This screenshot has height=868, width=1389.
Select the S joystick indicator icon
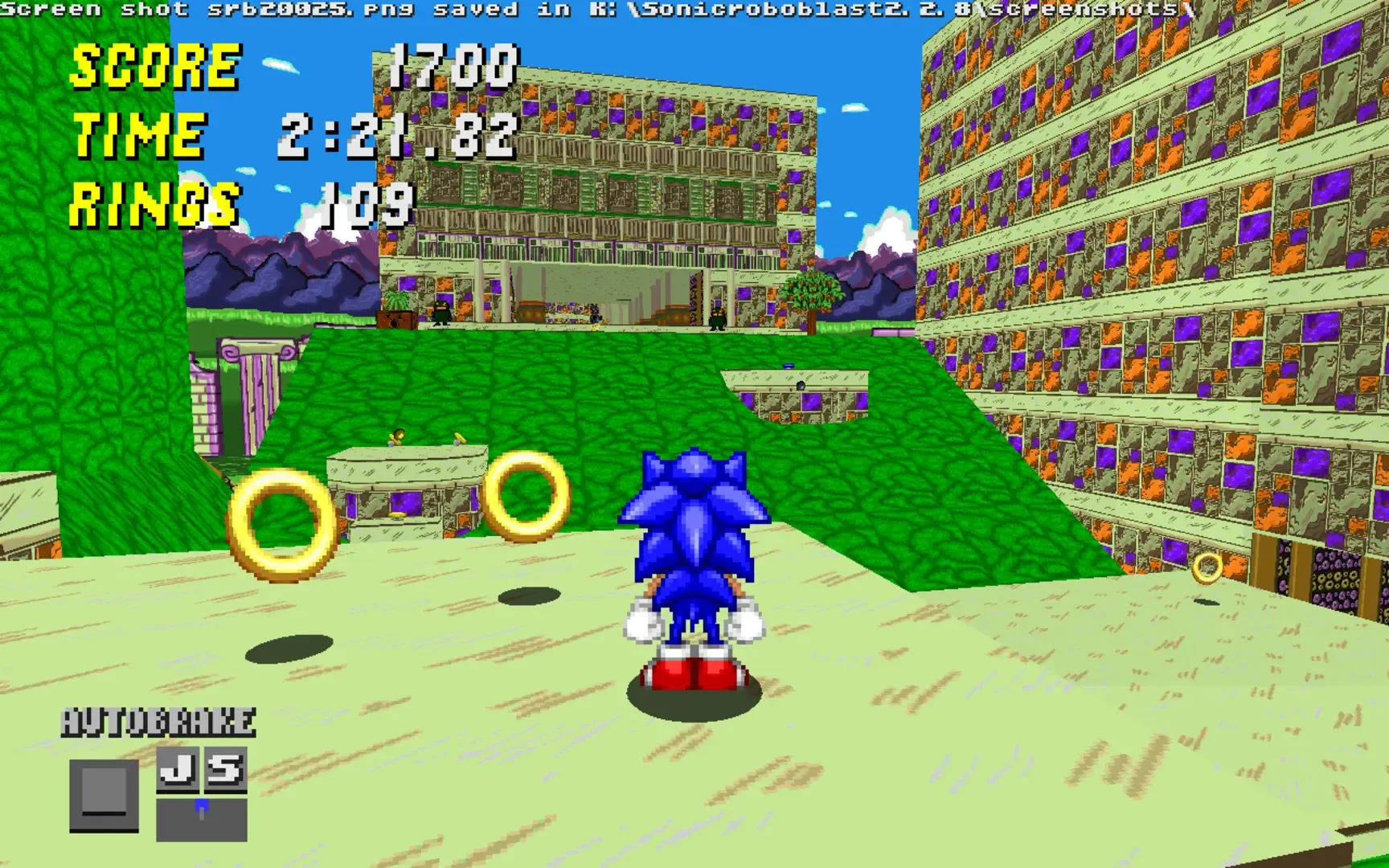227,769
